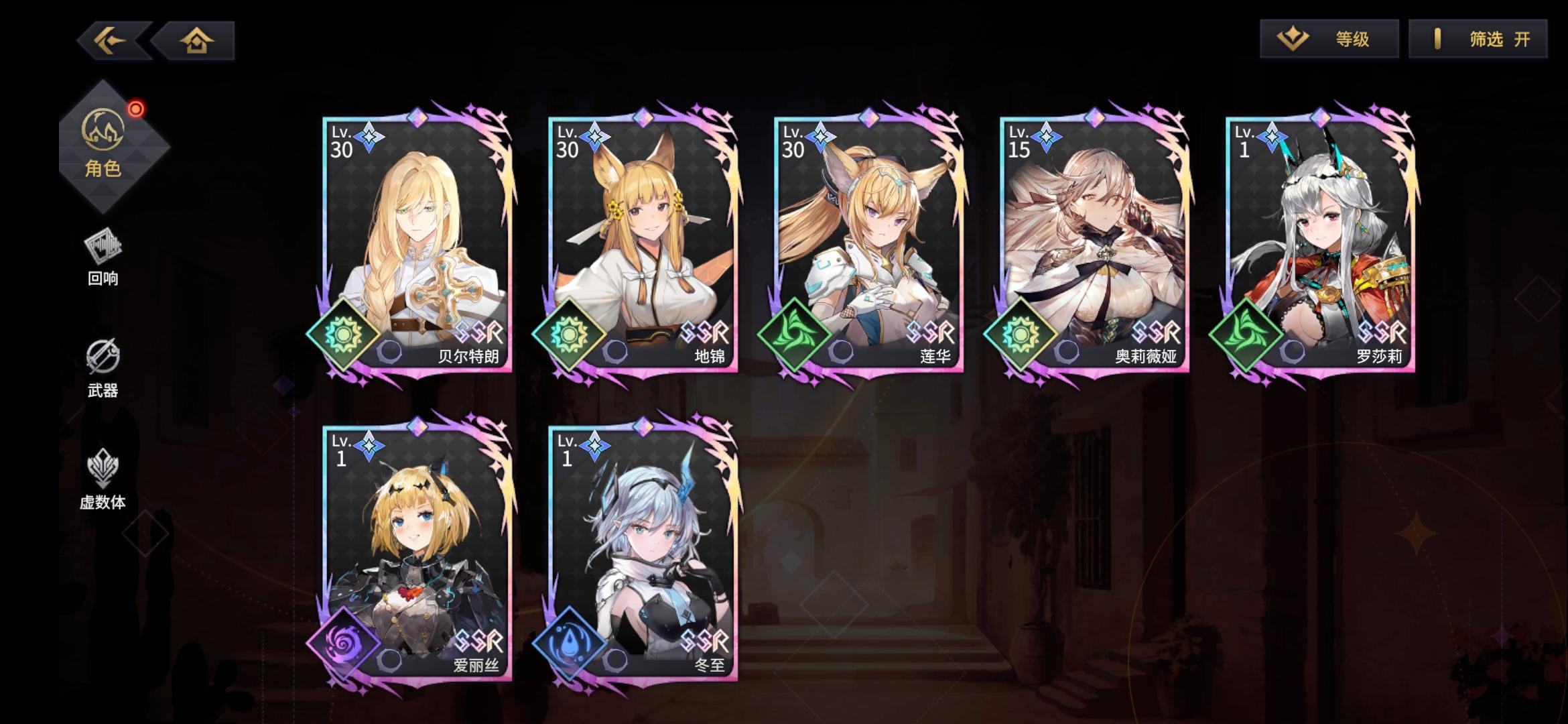Click the home button at top left
1568x724 pixels.
198,40
